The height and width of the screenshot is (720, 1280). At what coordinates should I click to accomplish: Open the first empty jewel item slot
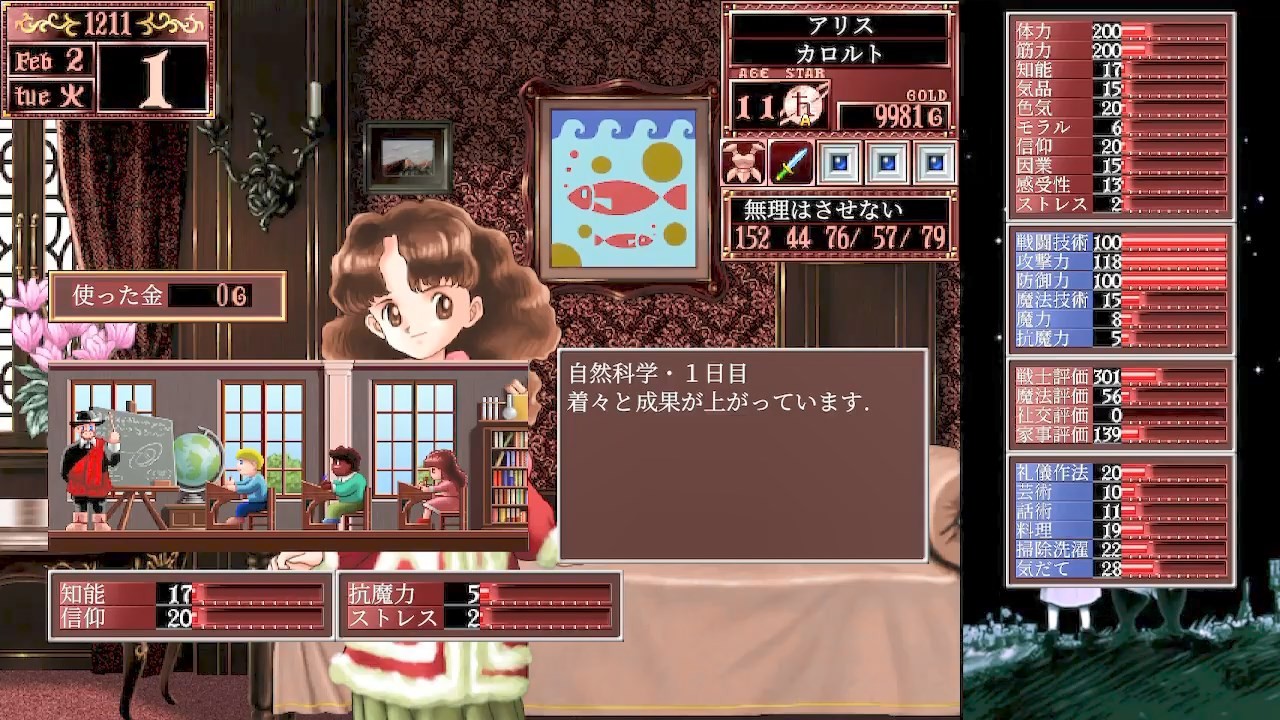coord(838,162)
